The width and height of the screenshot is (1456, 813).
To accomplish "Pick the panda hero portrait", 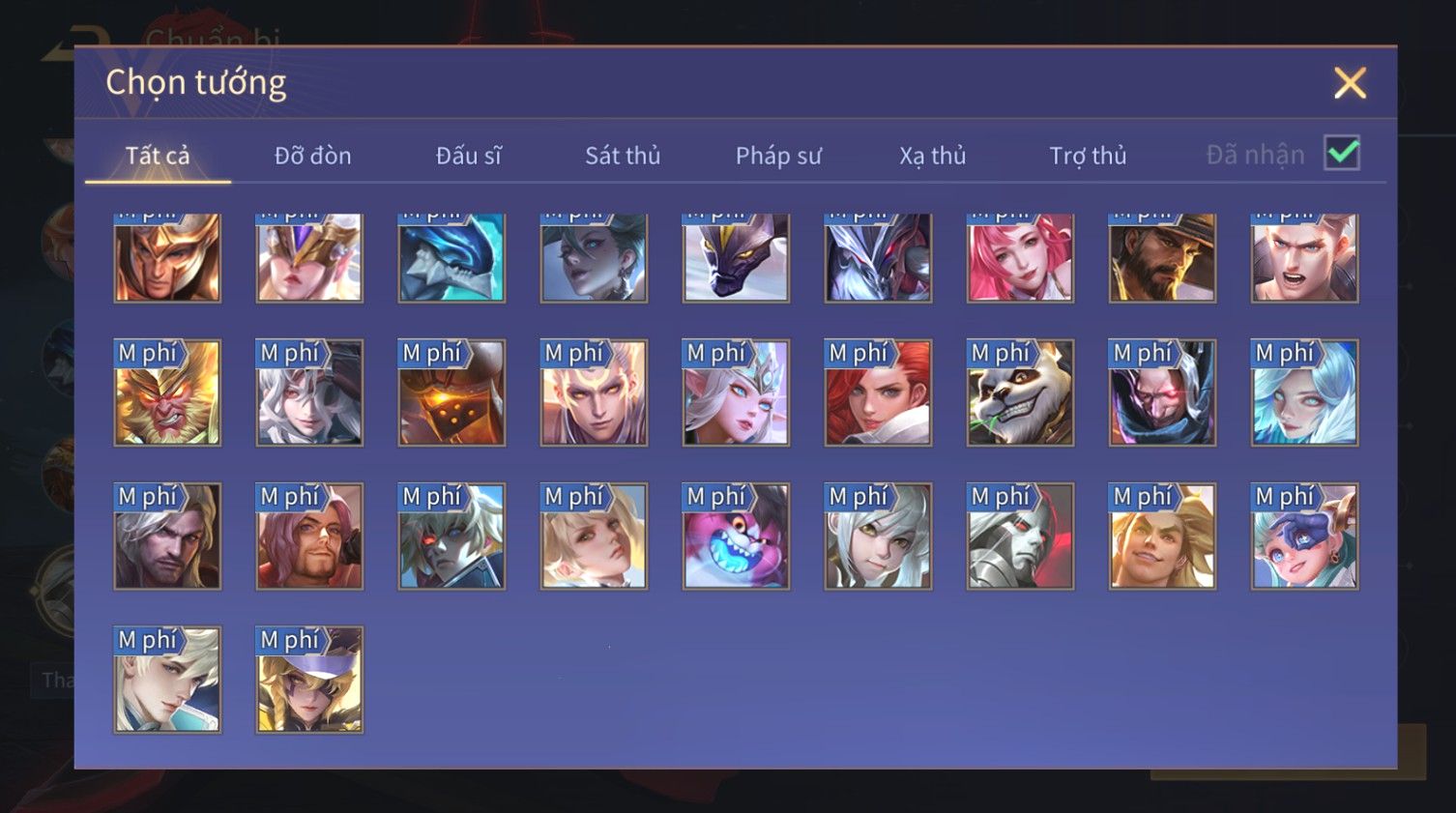I will click(1020, 393).
